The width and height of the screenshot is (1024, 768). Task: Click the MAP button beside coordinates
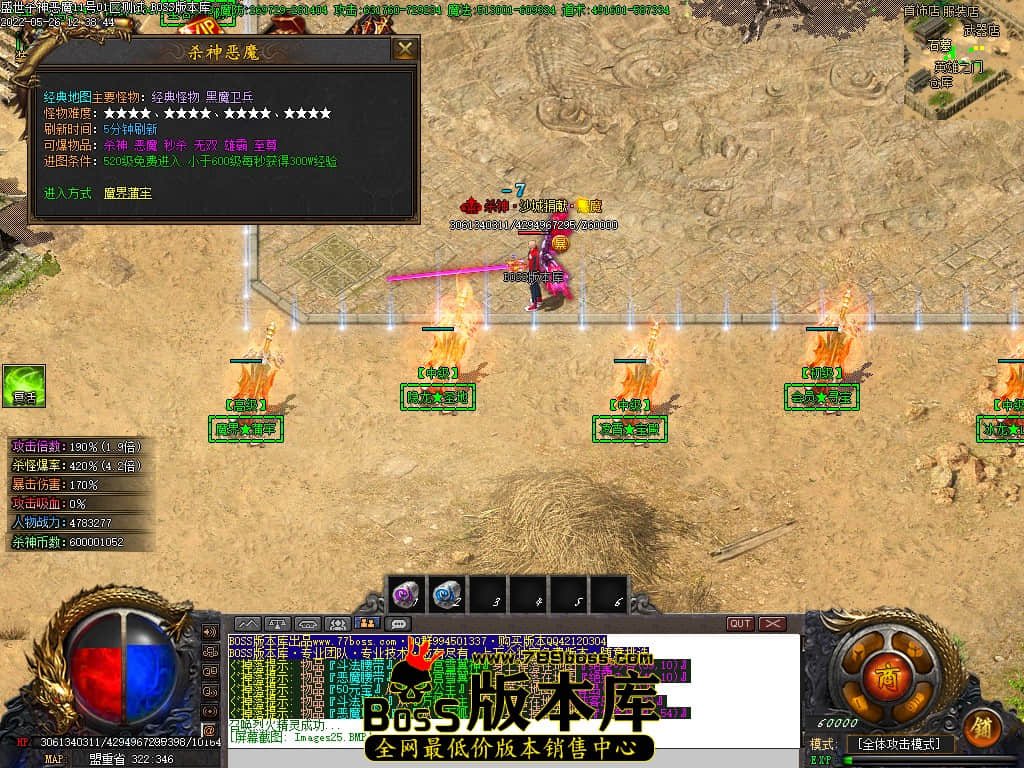coord(53,759)
